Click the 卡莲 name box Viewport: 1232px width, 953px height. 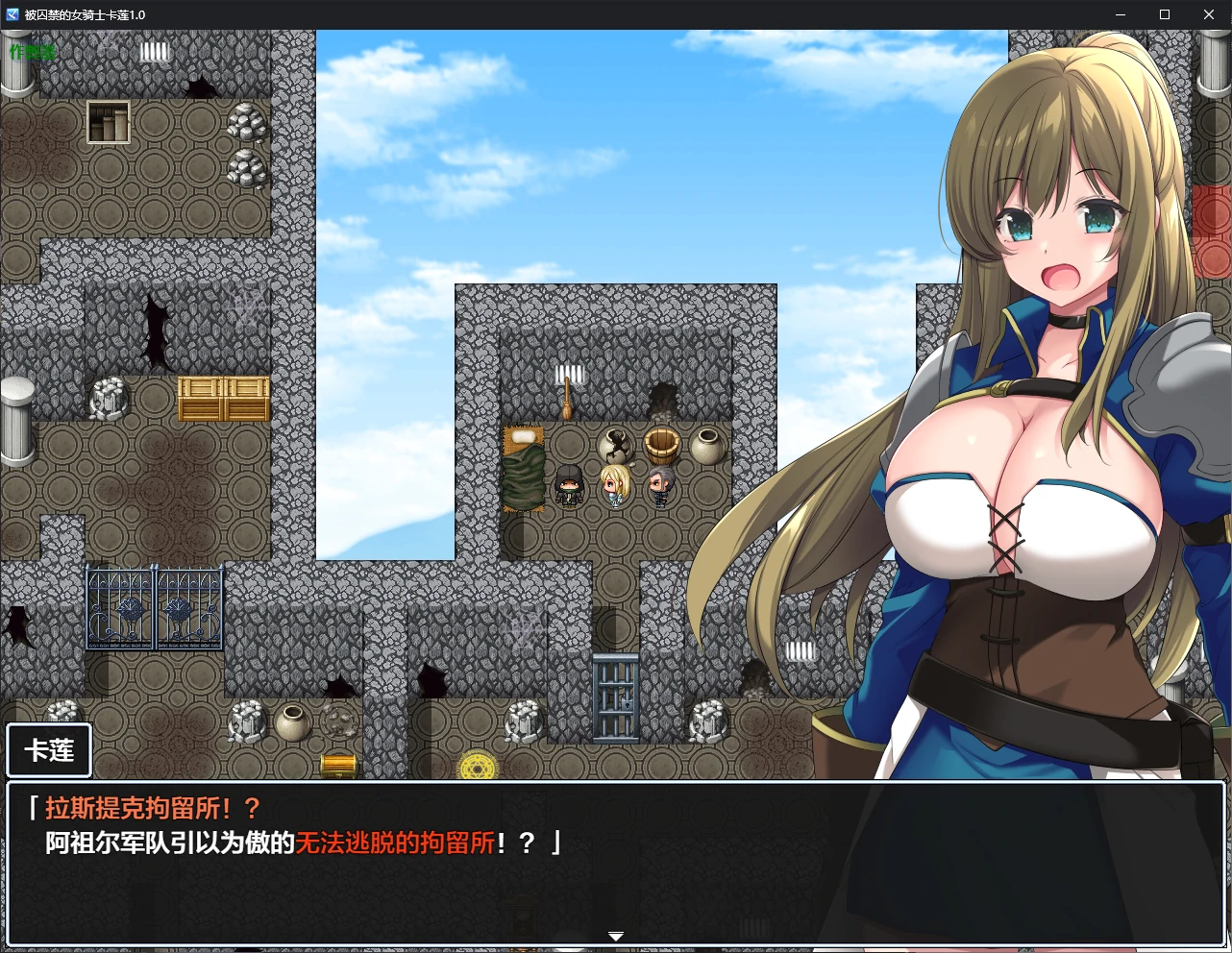pyautogui.click(x=48, y=750)
